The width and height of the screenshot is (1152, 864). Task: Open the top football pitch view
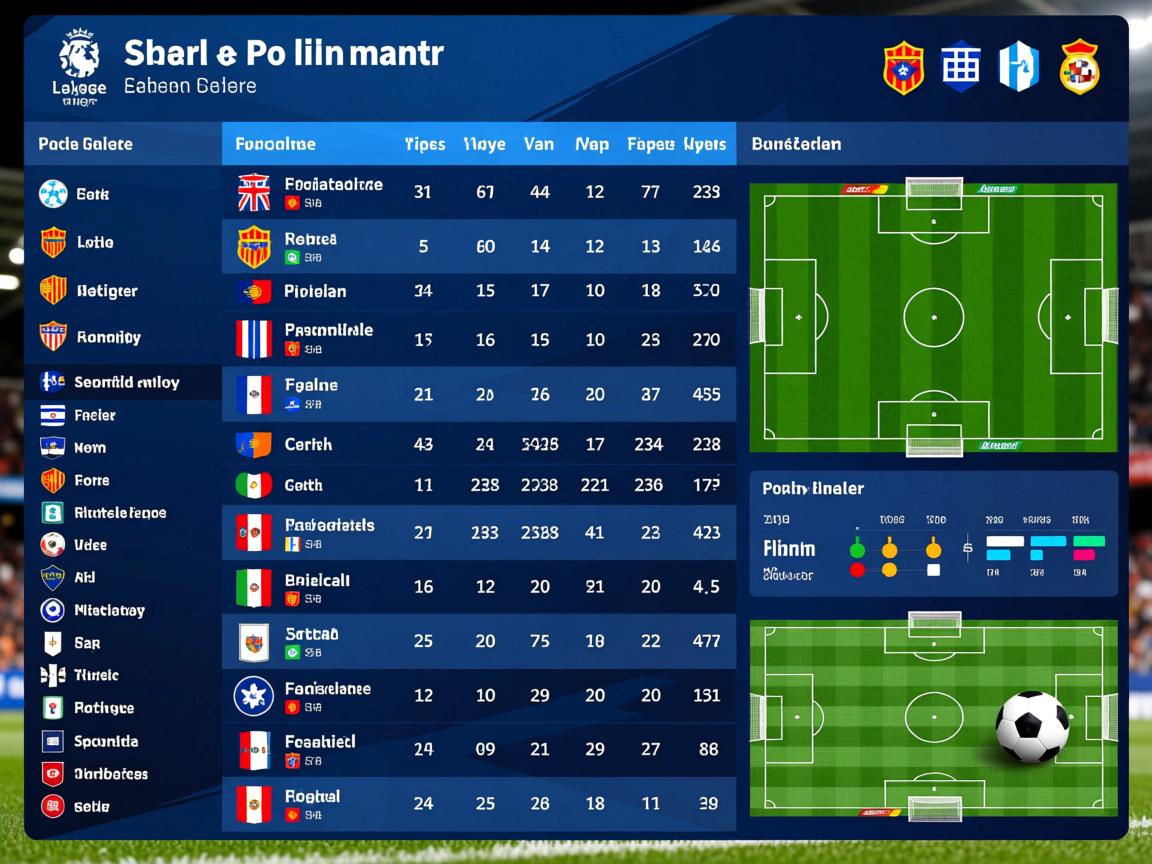click(x=933, y=317)
